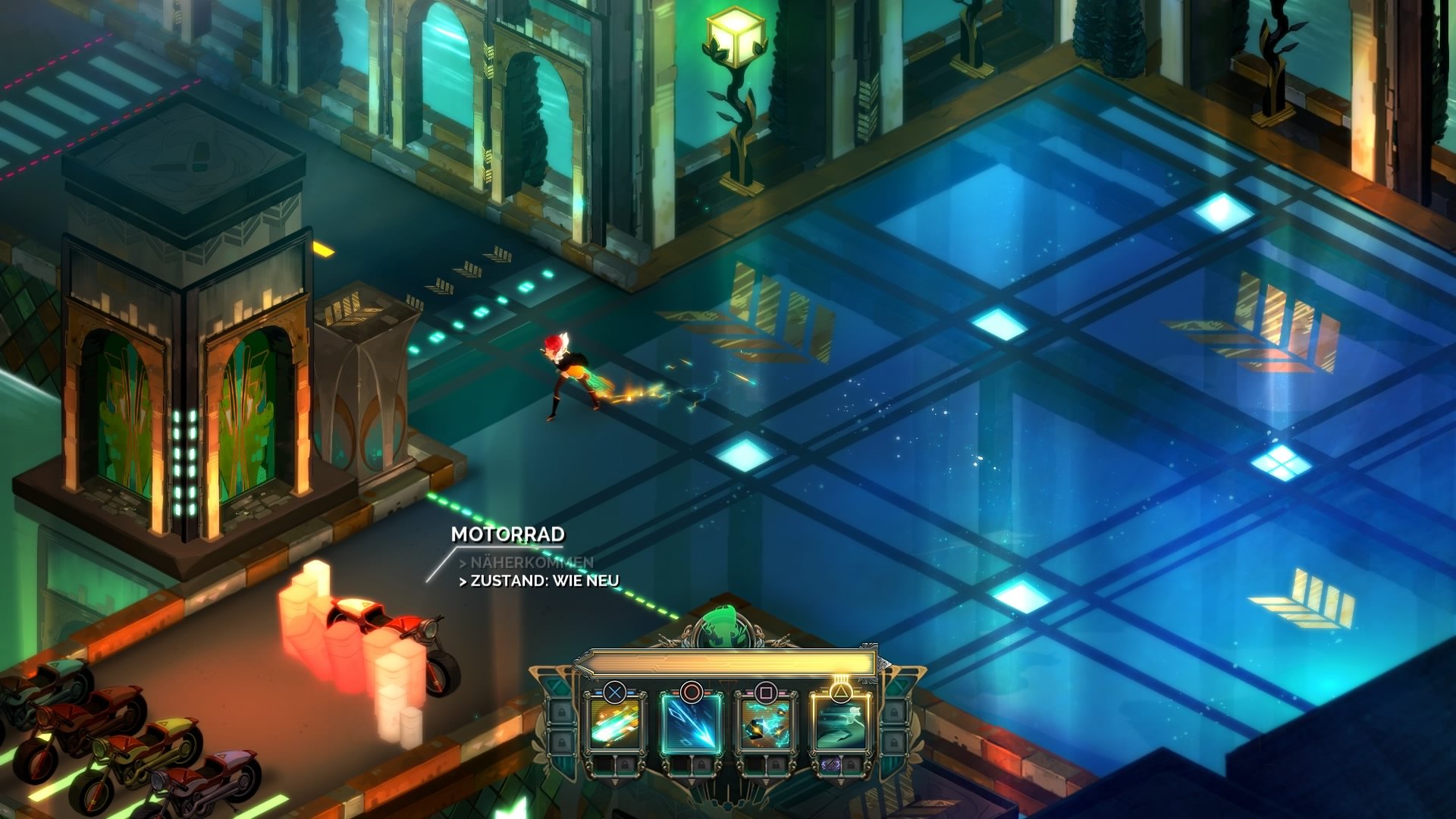The width and height of the screenshot is (1456, 819).
Task: Expand the arrow beneath the Square ability frame
Action: (x=765, y=782)
